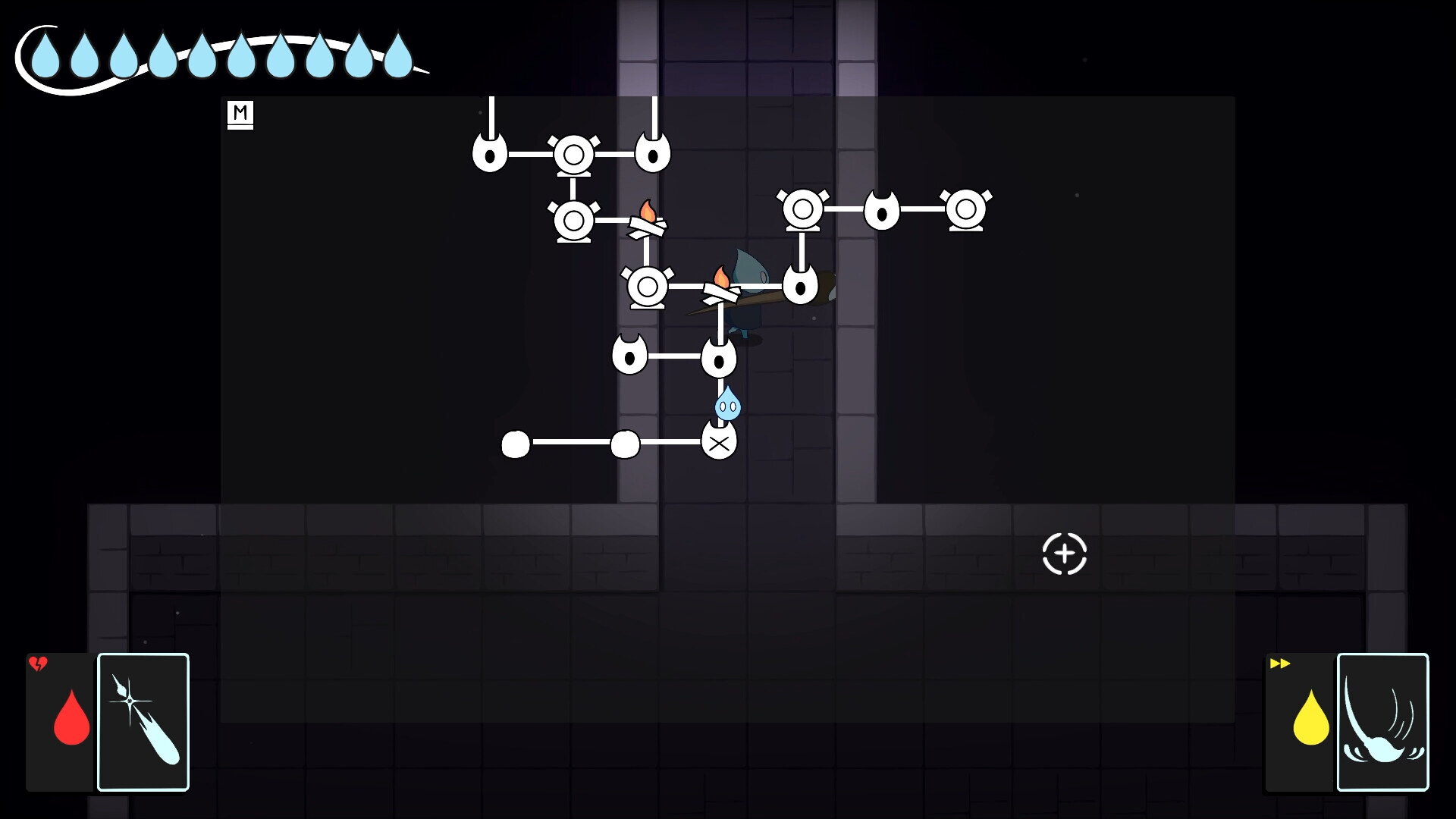Click the blue droplet player marker
This screenshot has width=1456, height=819.
click(727, 403)
